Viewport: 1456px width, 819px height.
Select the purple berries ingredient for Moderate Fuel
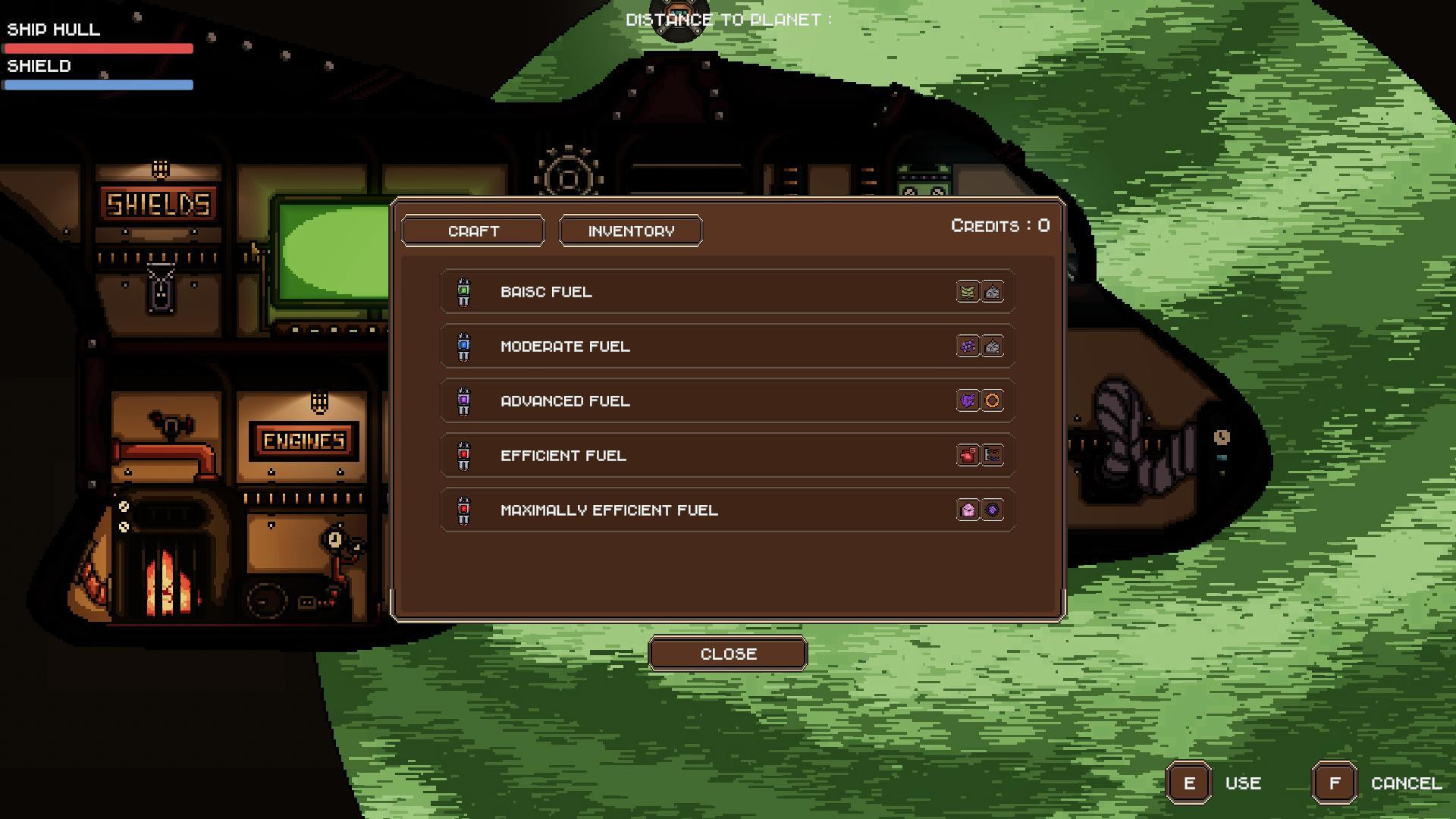pos(968,347)
